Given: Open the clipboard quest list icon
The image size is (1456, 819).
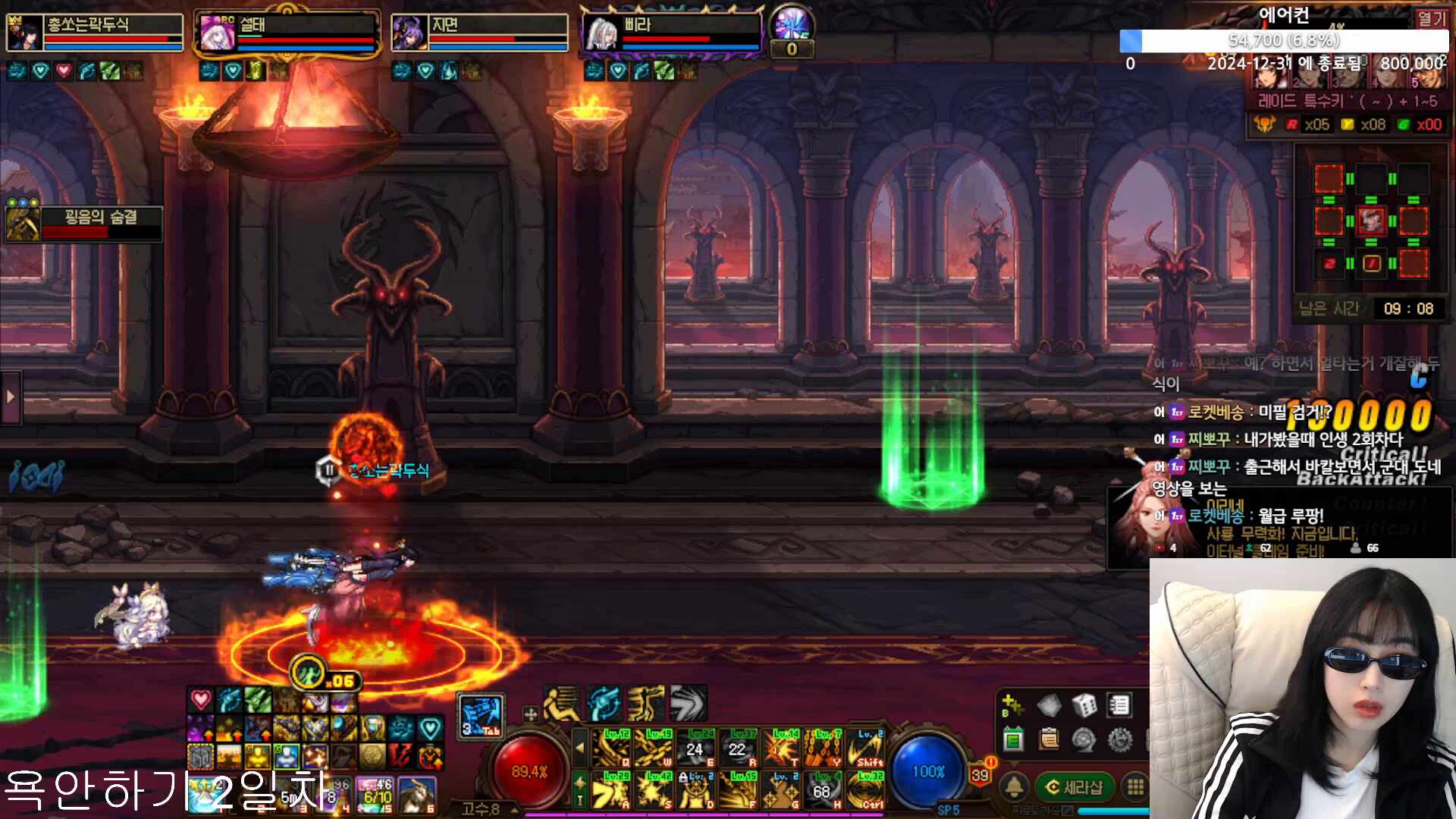Looking at the screenshot, I should [1049, 739].
